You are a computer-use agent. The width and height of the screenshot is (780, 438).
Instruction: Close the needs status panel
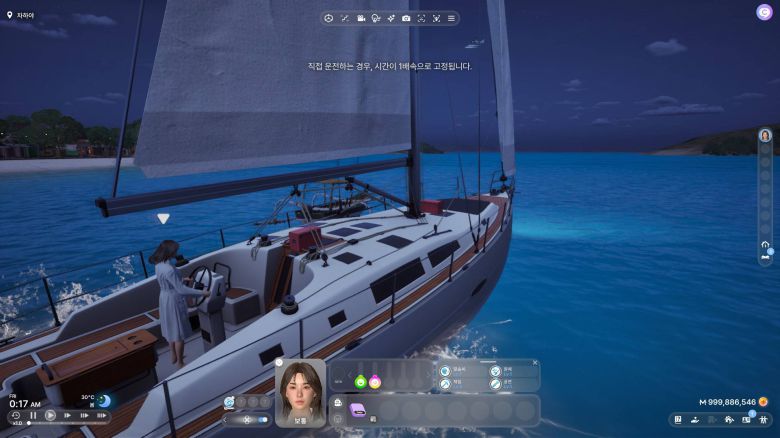[535, 363]
